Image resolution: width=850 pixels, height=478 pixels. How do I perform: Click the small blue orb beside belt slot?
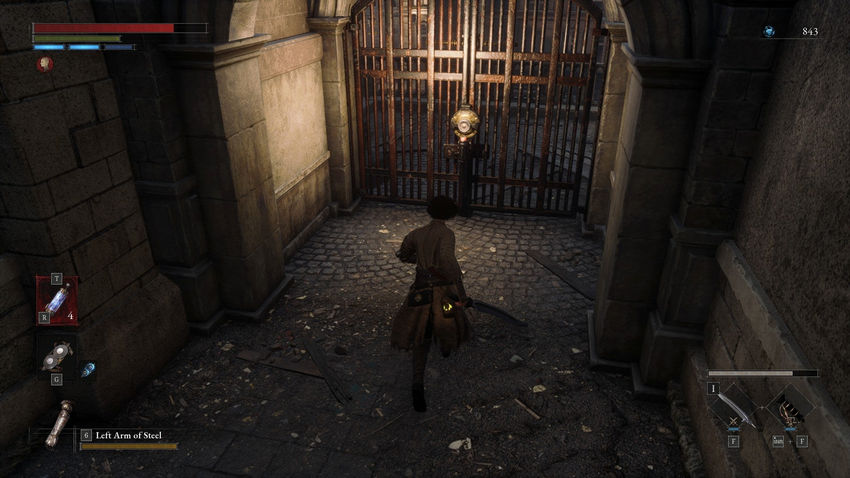click(x=88, y=370)
